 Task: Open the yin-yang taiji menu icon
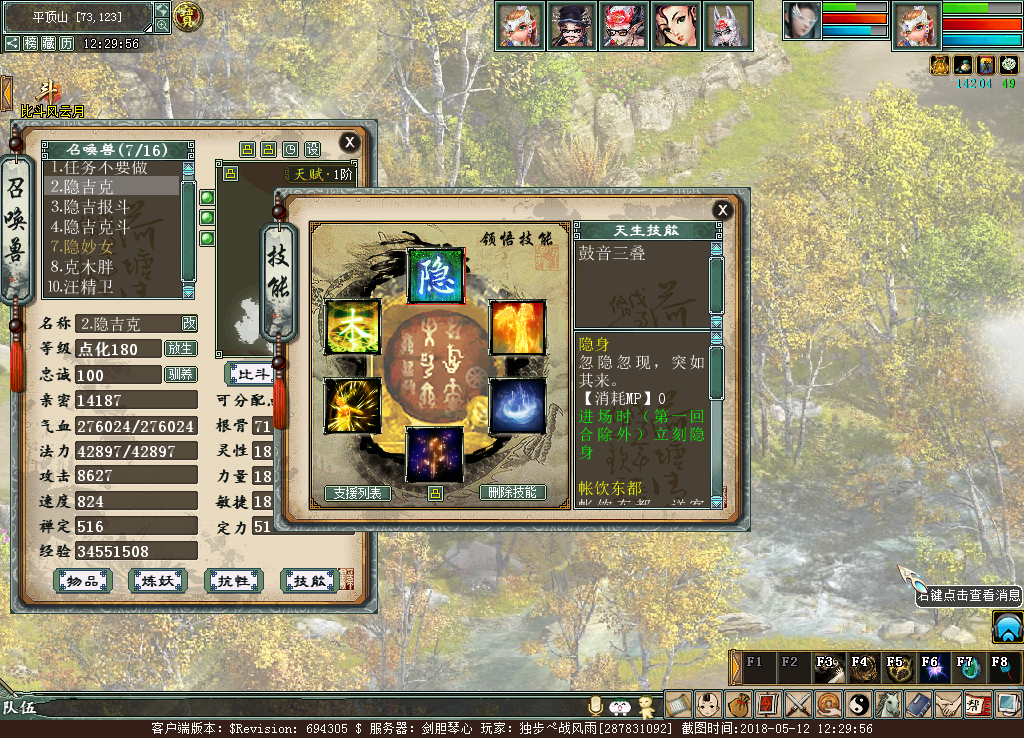[859, 704]
